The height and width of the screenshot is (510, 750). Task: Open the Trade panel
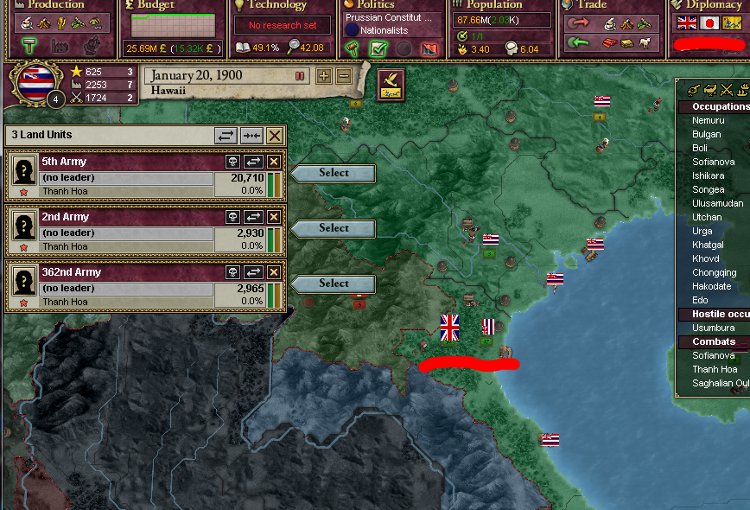click(592, 6)
